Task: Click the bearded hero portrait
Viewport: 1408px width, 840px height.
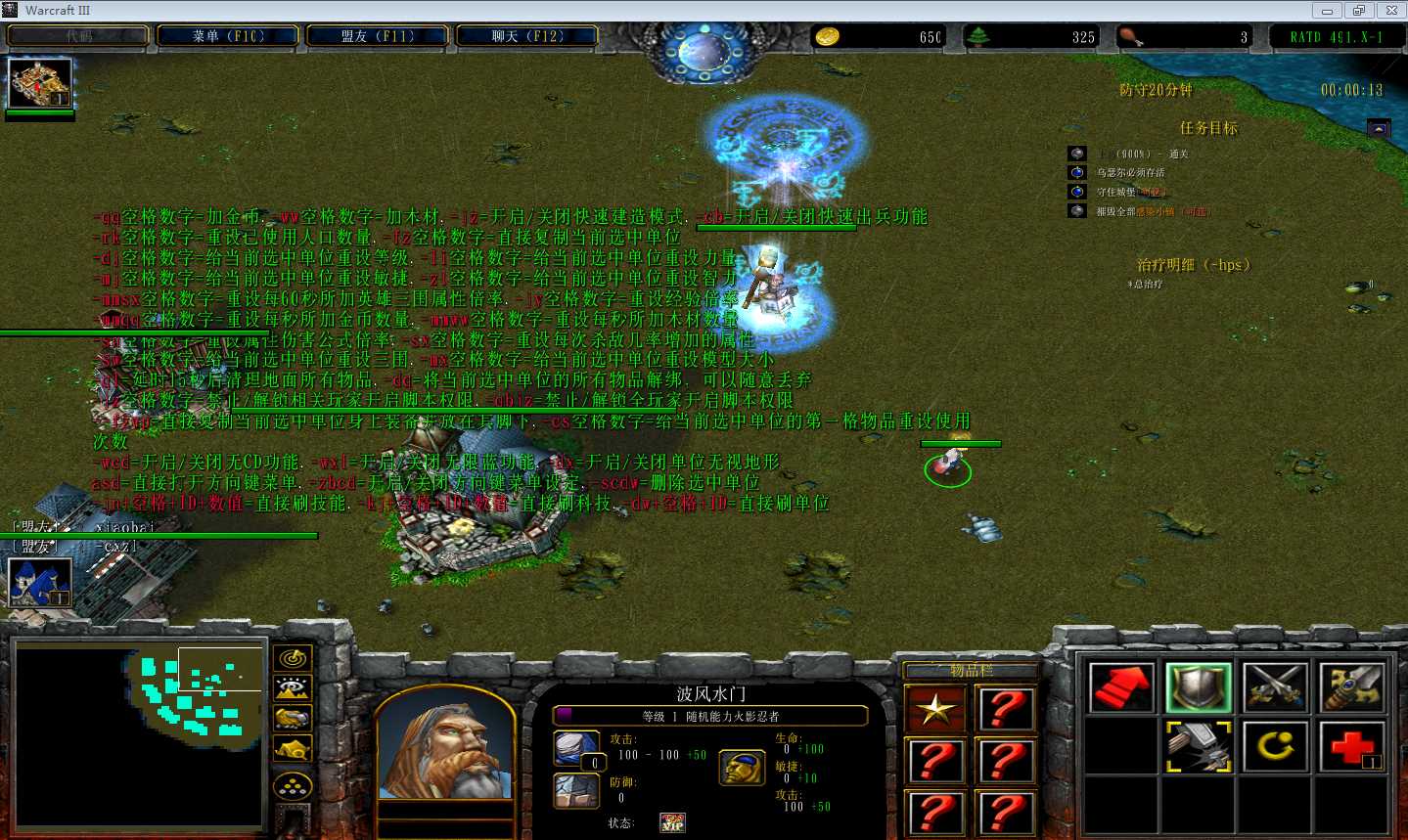Action: click(x=445, y=742)
